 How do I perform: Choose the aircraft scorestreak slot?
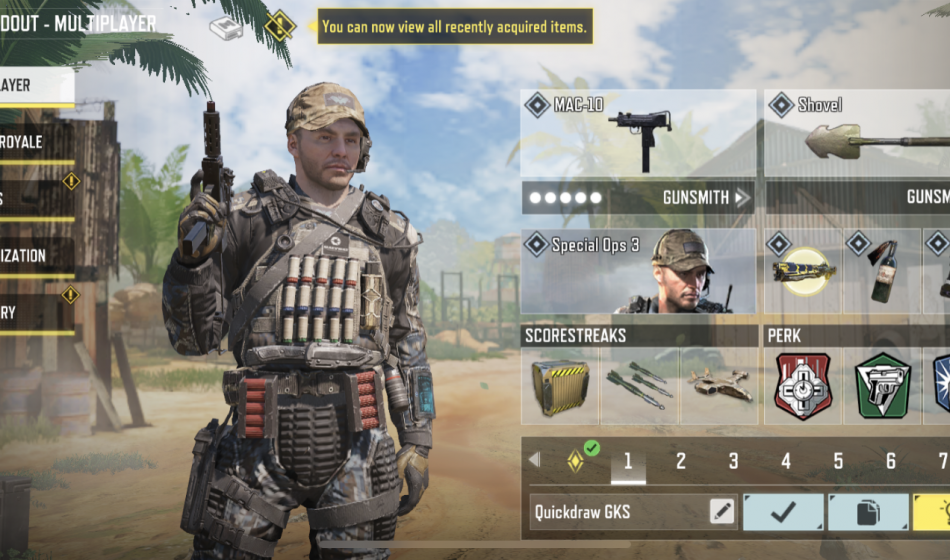point(719,386)
